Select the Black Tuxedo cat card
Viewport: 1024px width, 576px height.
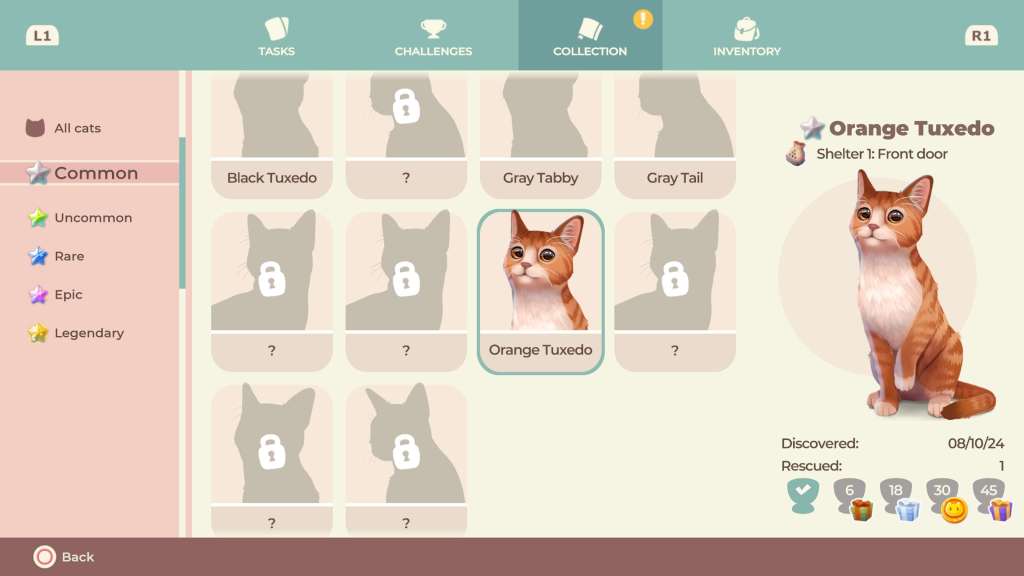click(x=272, y=135)
